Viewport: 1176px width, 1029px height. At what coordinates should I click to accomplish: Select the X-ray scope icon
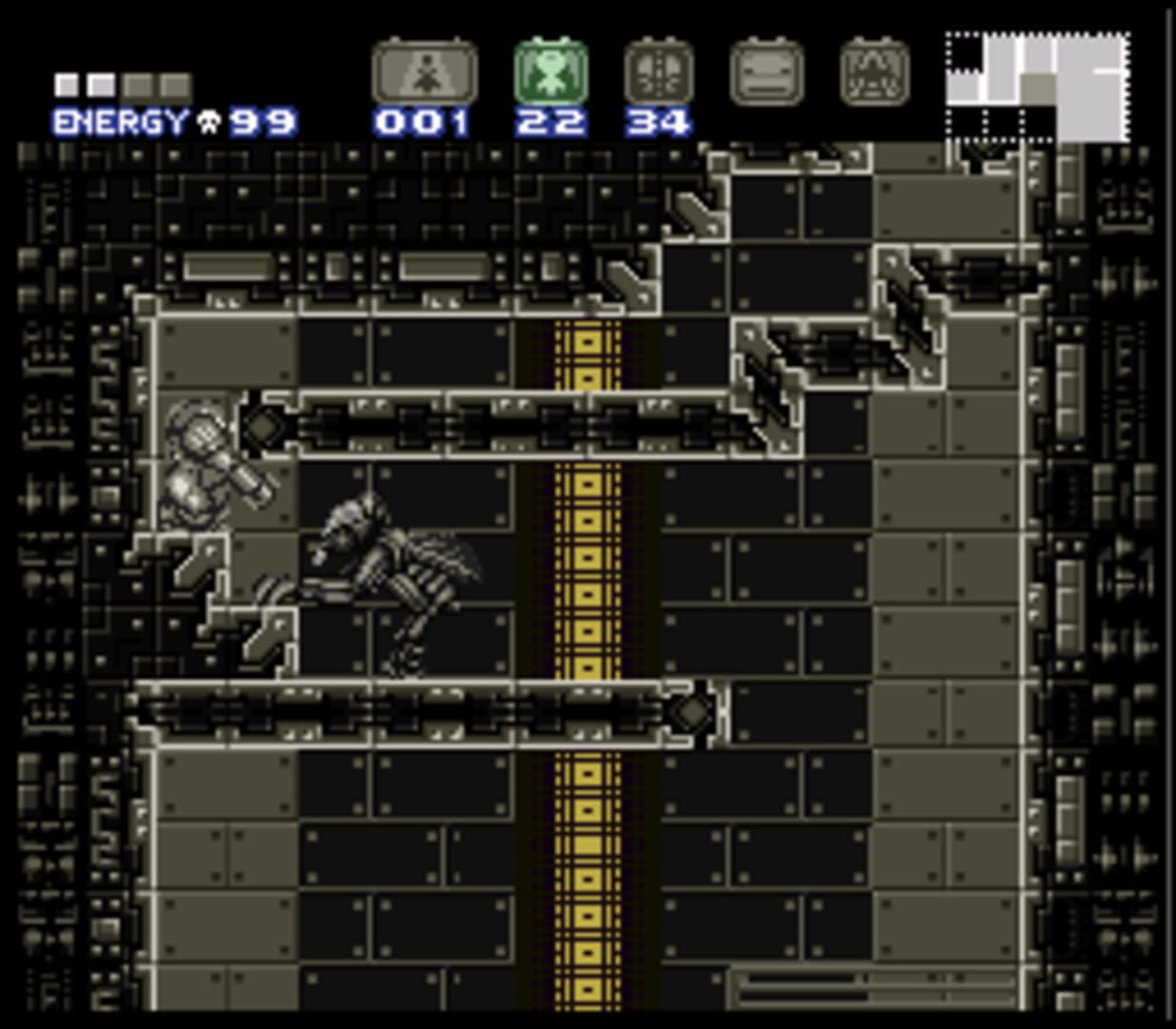tap(875, 72)
